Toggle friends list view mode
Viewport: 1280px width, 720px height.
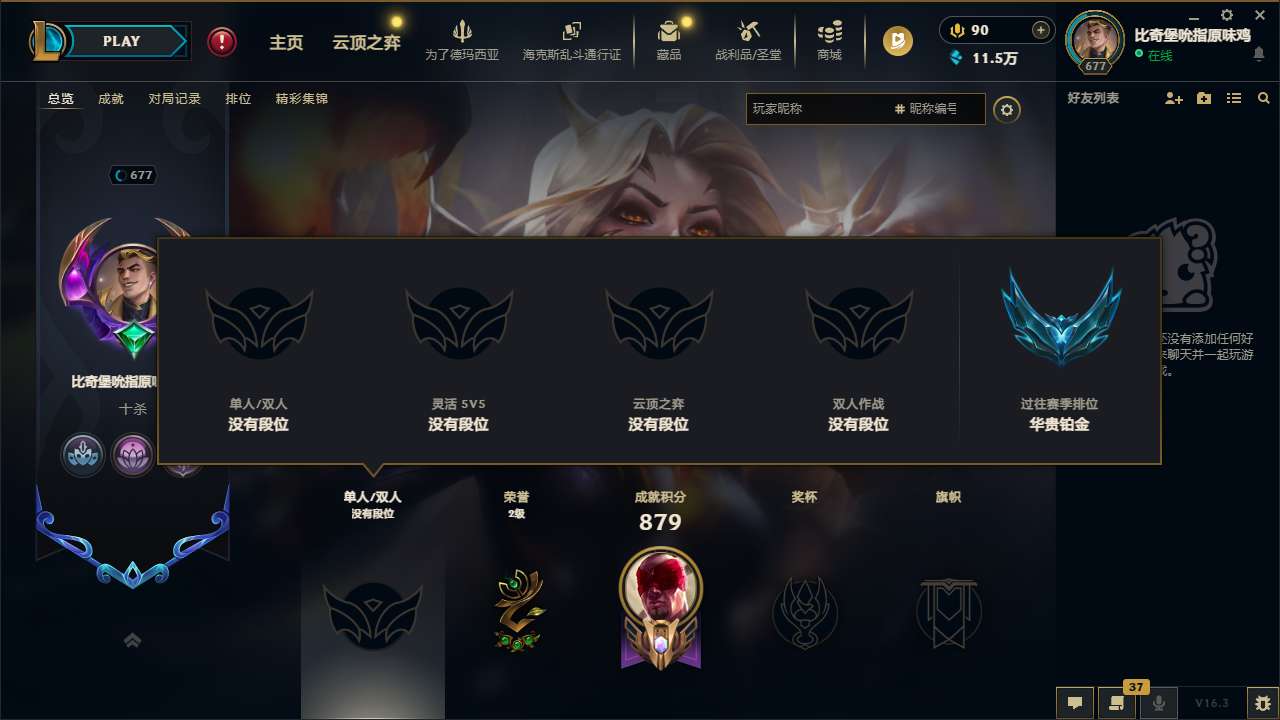(1233, 98)
